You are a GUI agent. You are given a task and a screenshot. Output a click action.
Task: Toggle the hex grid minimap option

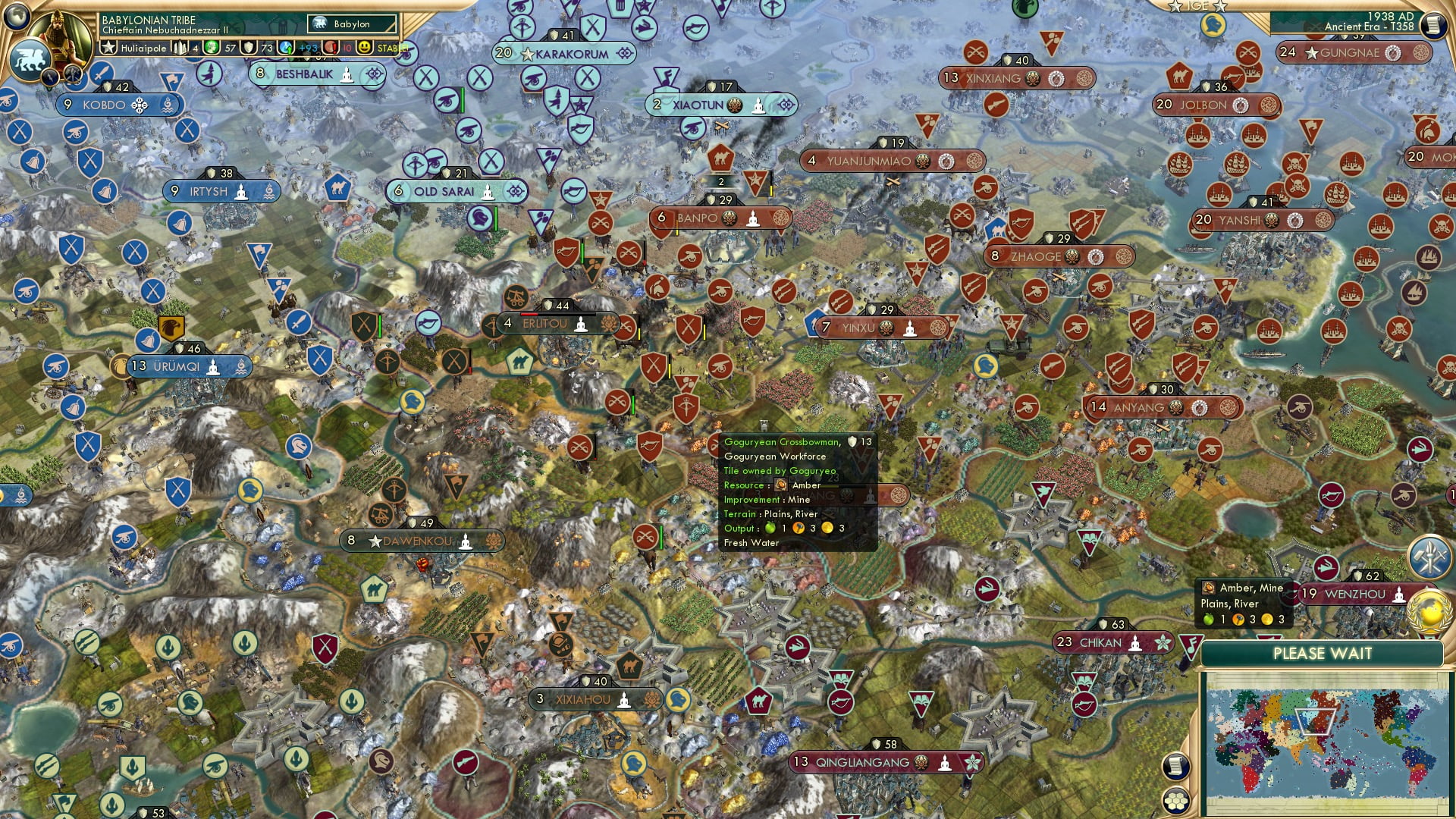(x=1175, y=801)
